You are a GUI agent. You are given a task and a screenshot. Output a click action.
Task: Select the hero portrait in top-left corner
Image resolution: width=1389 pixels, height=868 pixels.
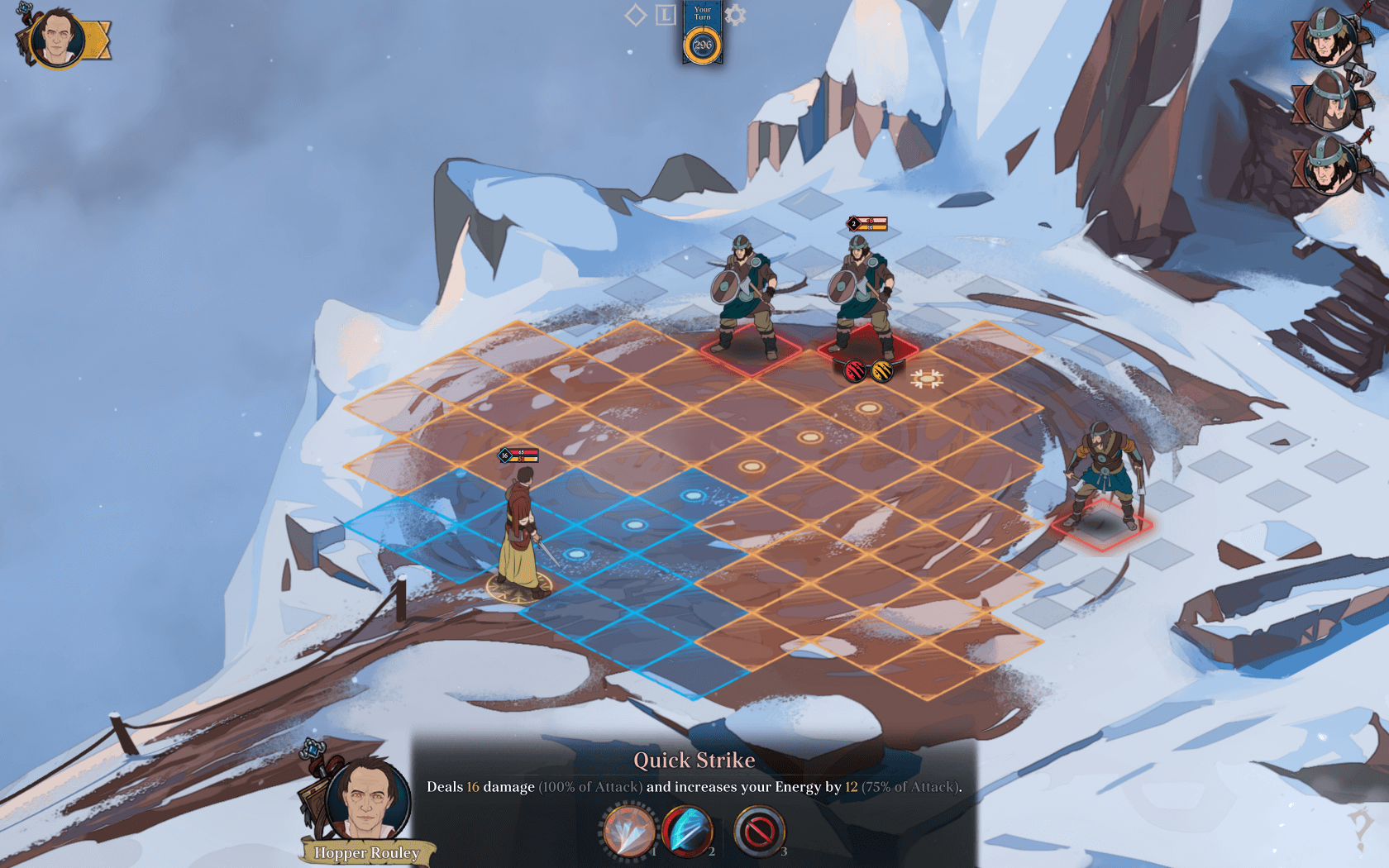[57, 38]
